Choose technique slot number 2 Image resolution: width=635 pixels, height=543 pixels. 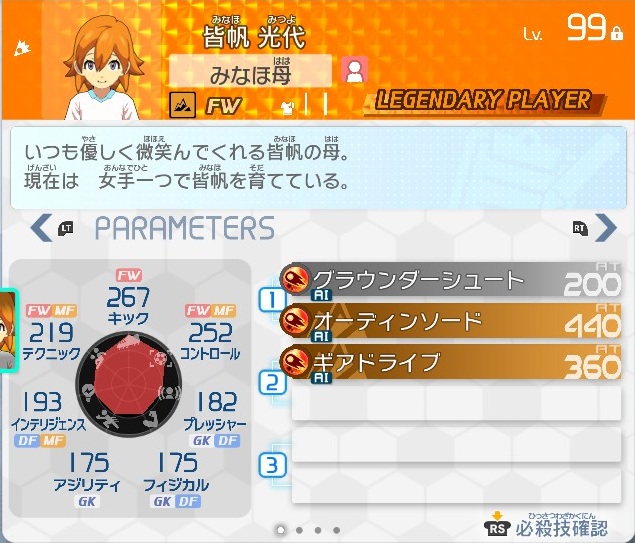click(272, 382)
